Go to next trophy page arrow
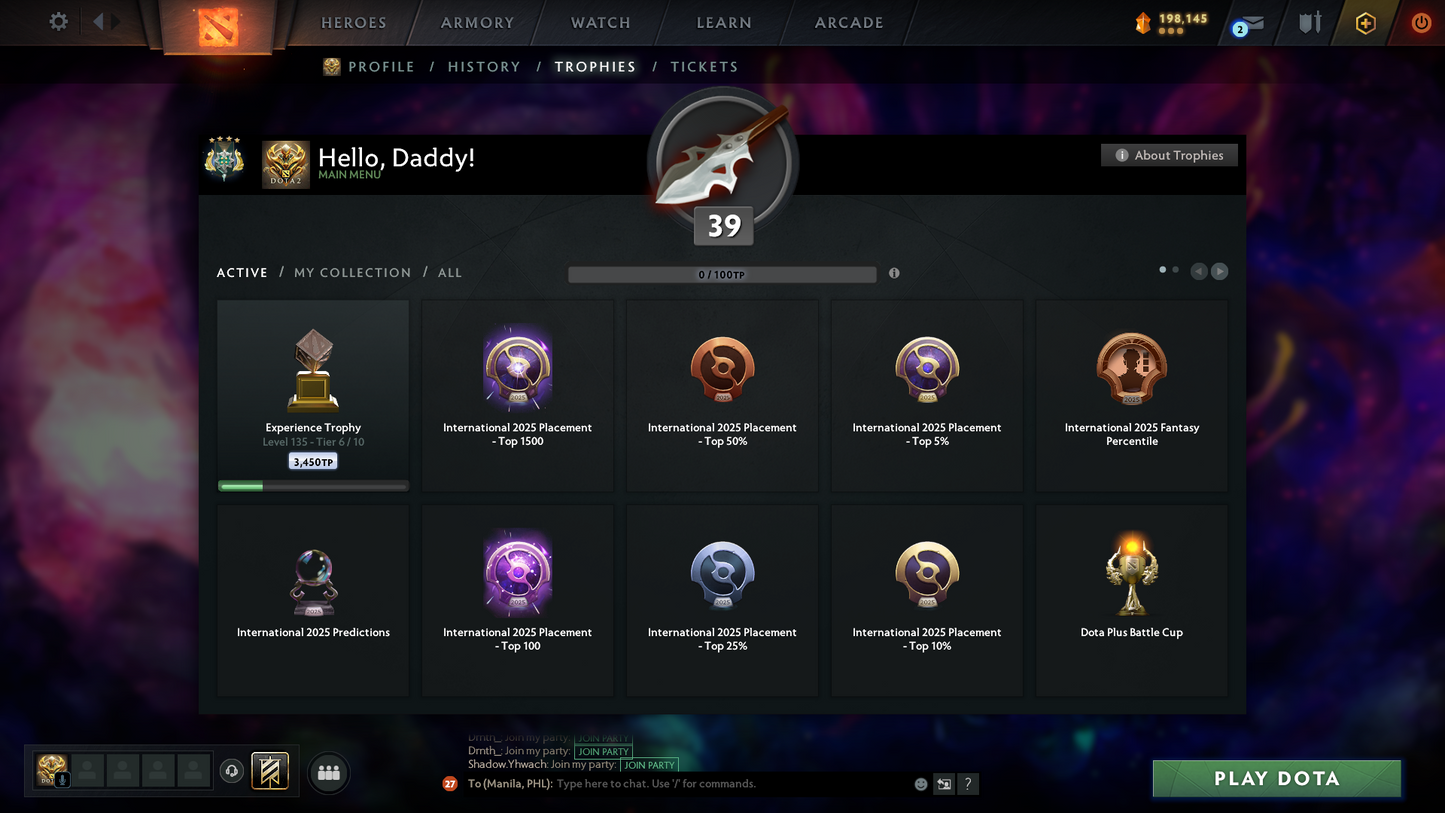Screen dimensions: 1445x813 coord(1219,271)
